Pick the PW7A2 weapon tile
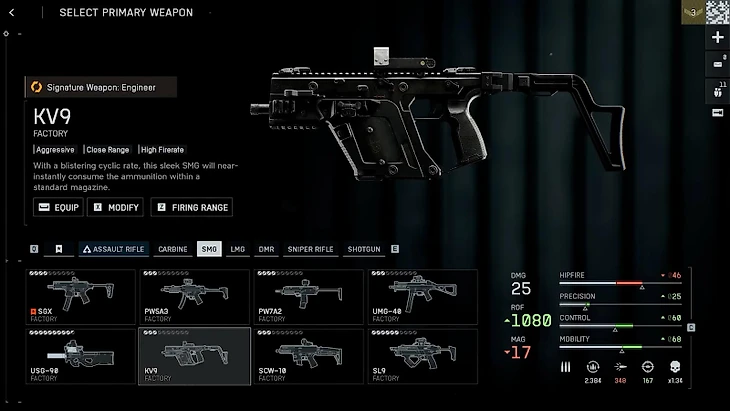Image resolution: width=730 pixels, height=411 pixels. (309, 296)
